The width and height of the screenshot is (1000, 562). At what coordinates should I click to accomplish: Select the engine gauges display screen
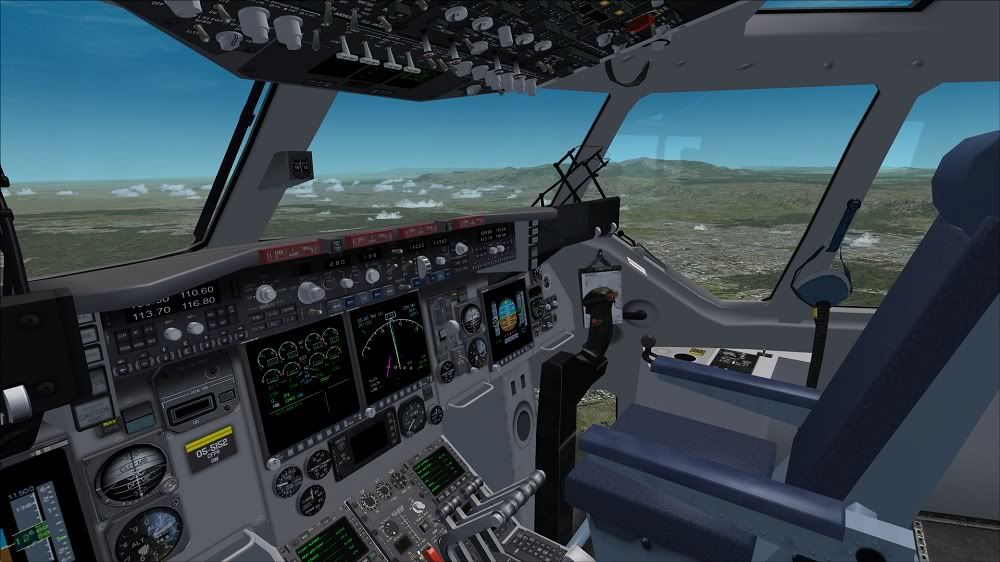click(301, 386)
